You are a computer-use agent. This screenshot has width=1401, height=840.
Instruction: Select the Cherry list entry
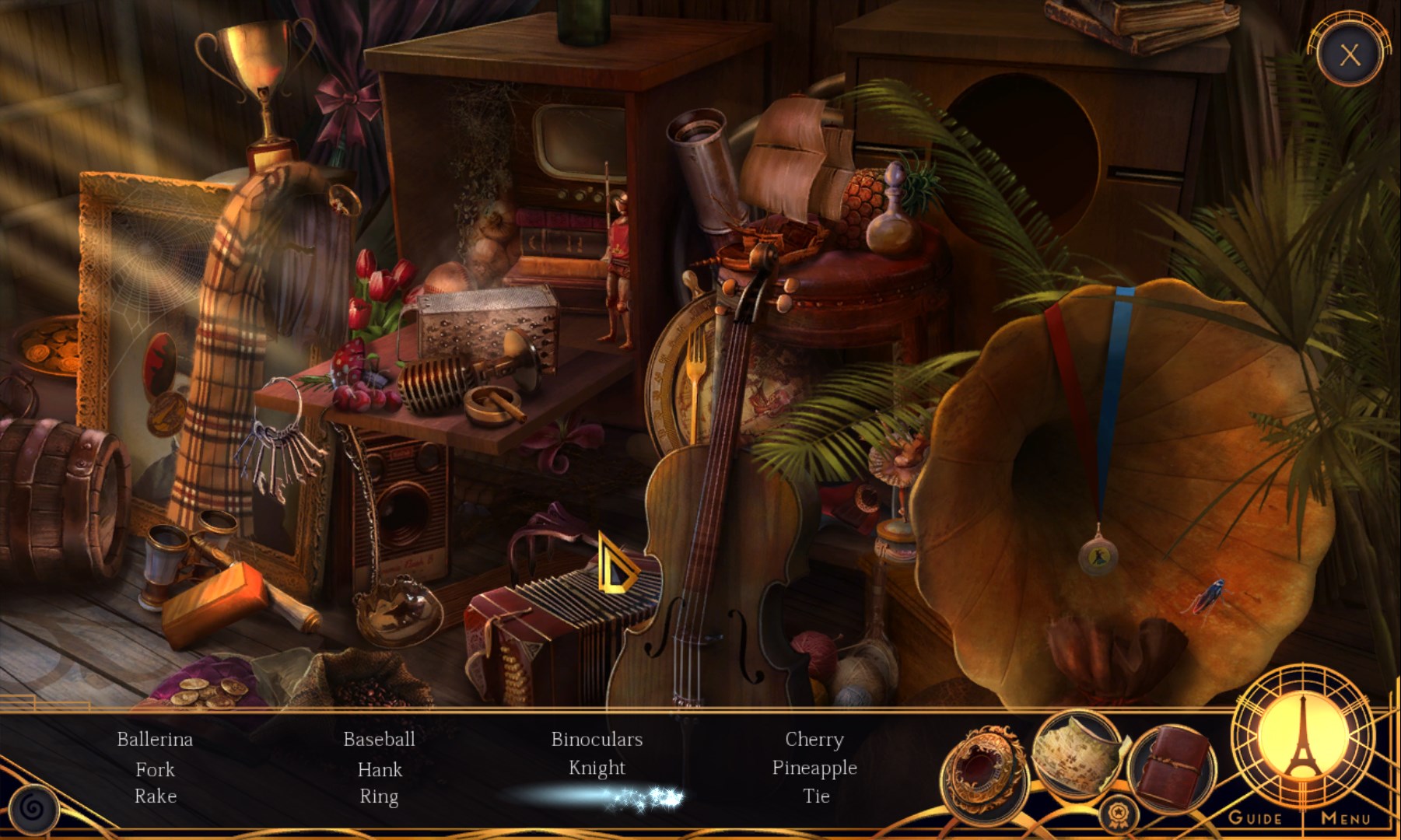coord(814,739)
